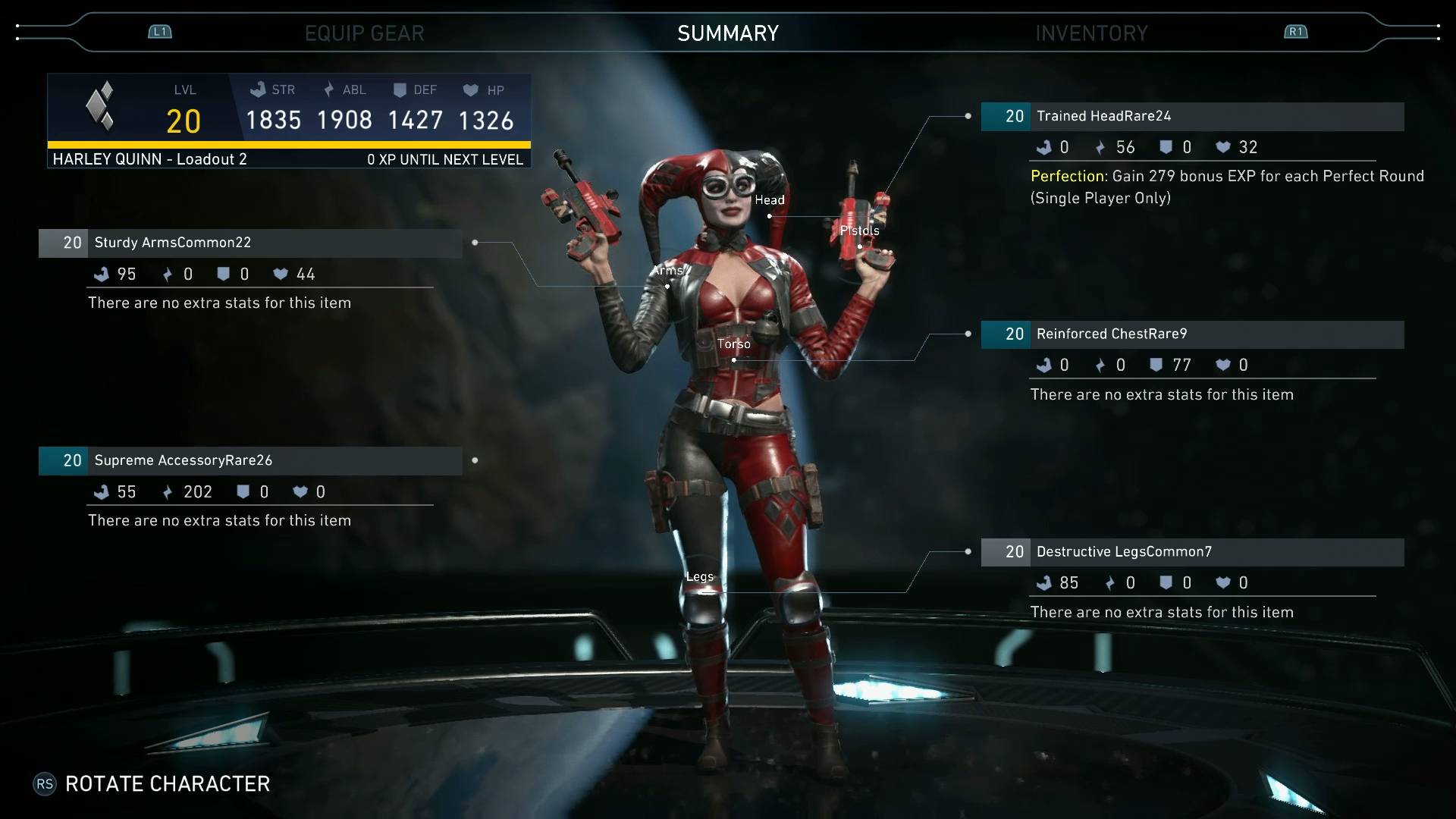Switch to the Equip Gear tab
The image size is (1456, 819).
click(364, 33)
